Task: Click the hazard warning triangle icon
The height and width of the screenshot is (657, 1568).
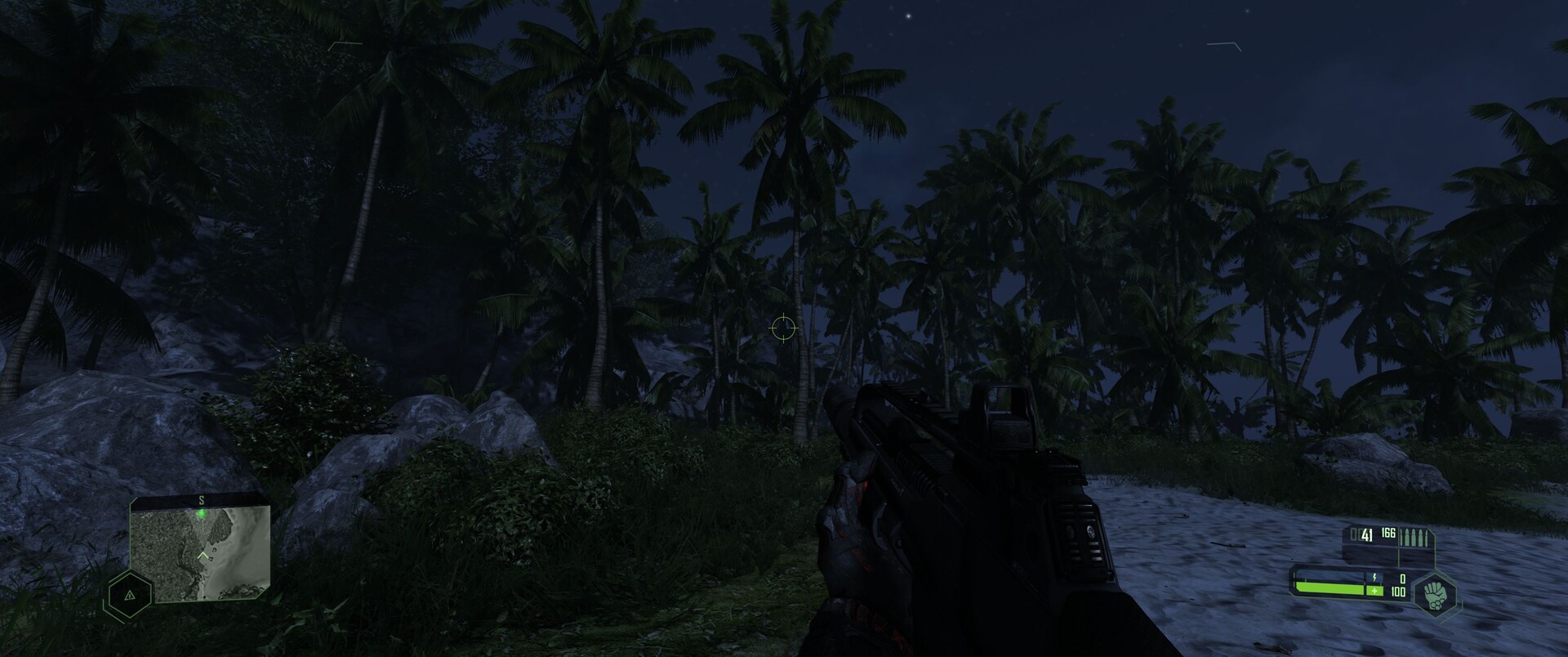Action: click(x=130, y=596)
